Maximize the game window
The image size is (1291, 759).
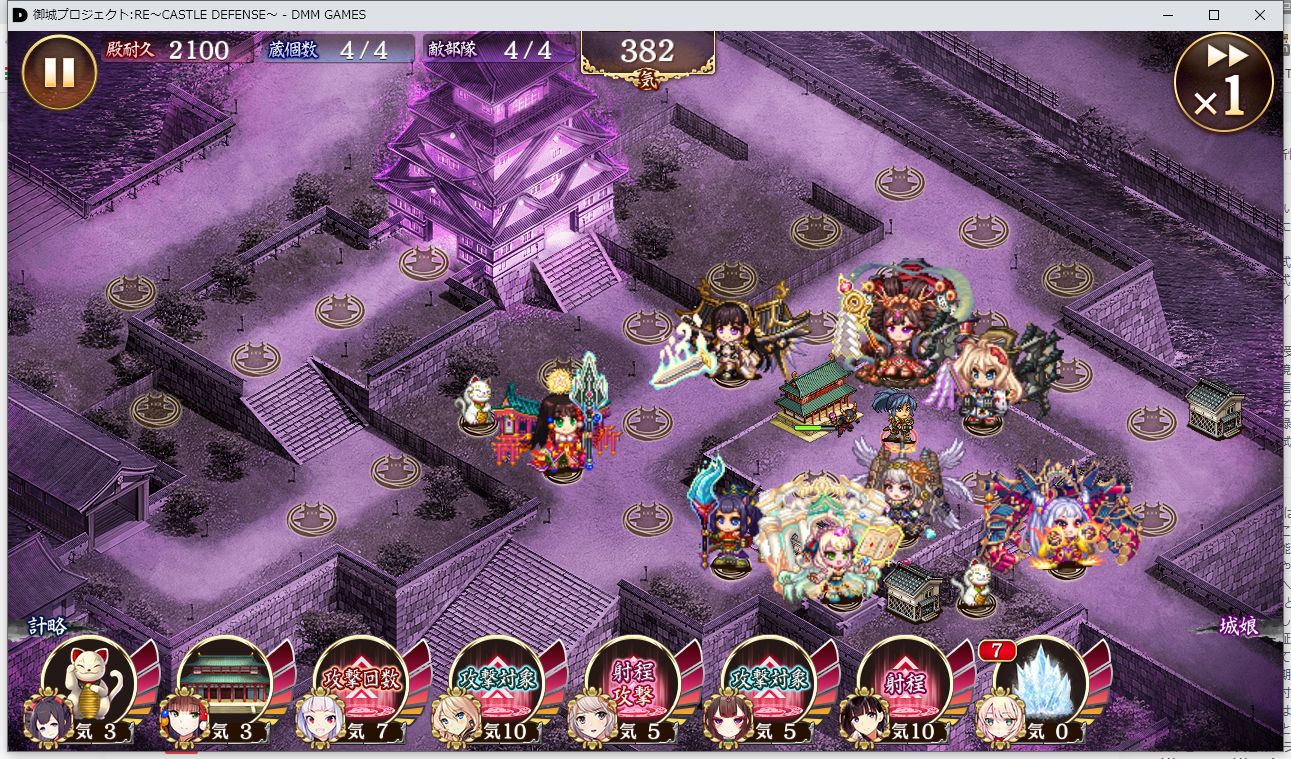click(1214, 15)
